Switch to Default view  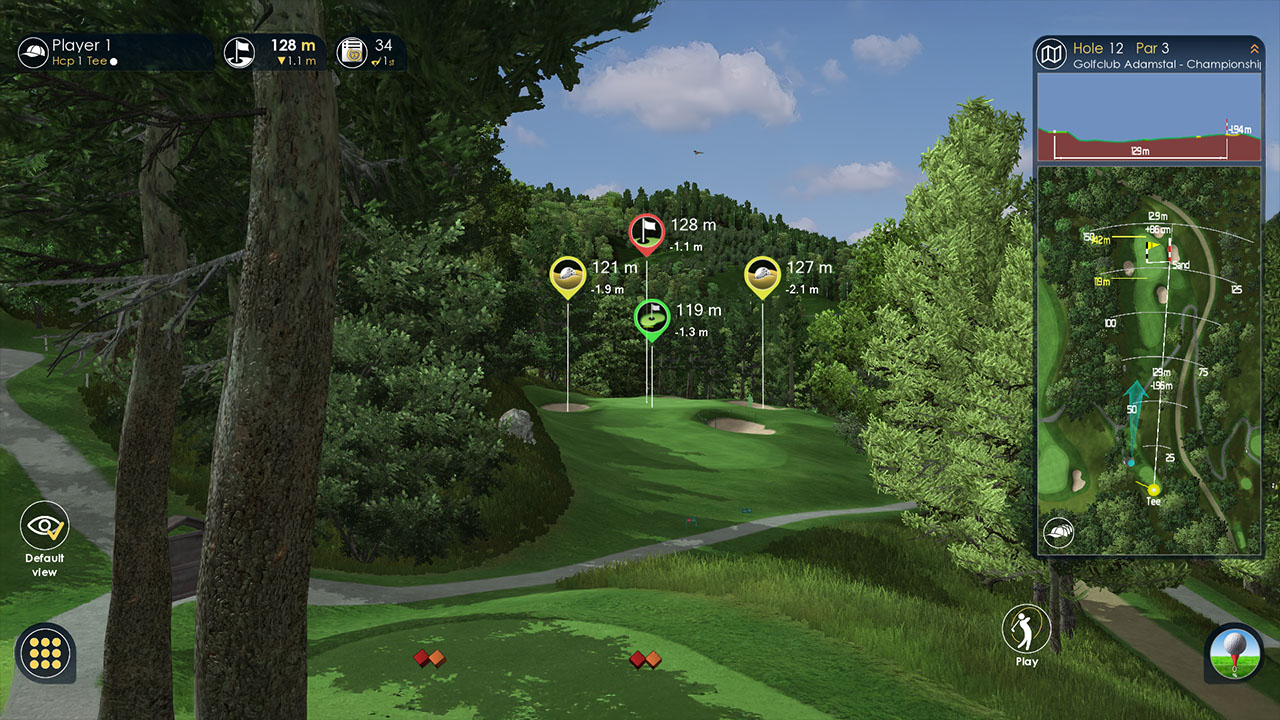click(44, 527)
